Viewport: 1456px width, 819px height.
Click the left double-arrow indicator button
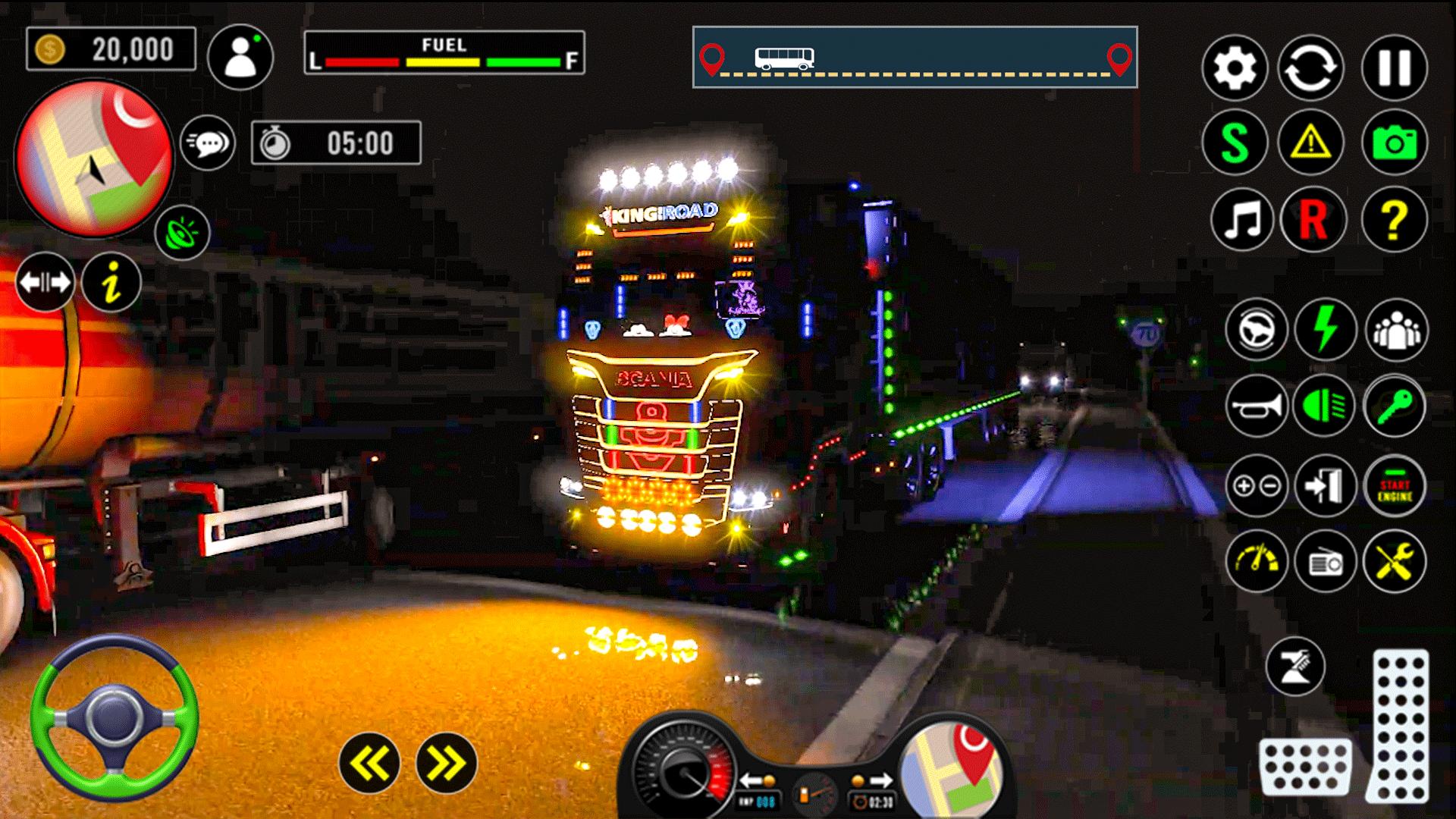(x=370, y=762)
